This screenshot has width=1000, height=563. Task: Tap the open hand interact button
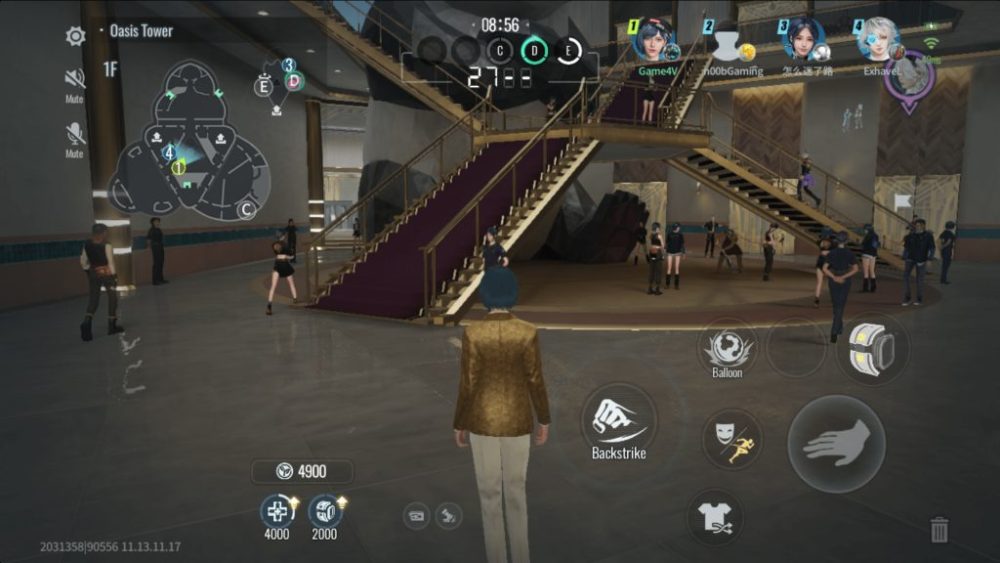(x=836, y=443)
